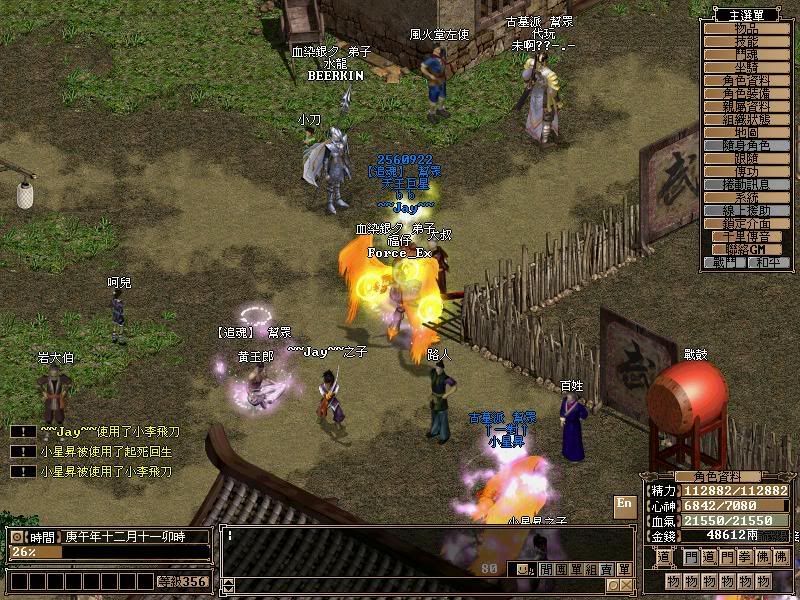Choose the 傳功 transfer skill entry

[x=747, y=172]
